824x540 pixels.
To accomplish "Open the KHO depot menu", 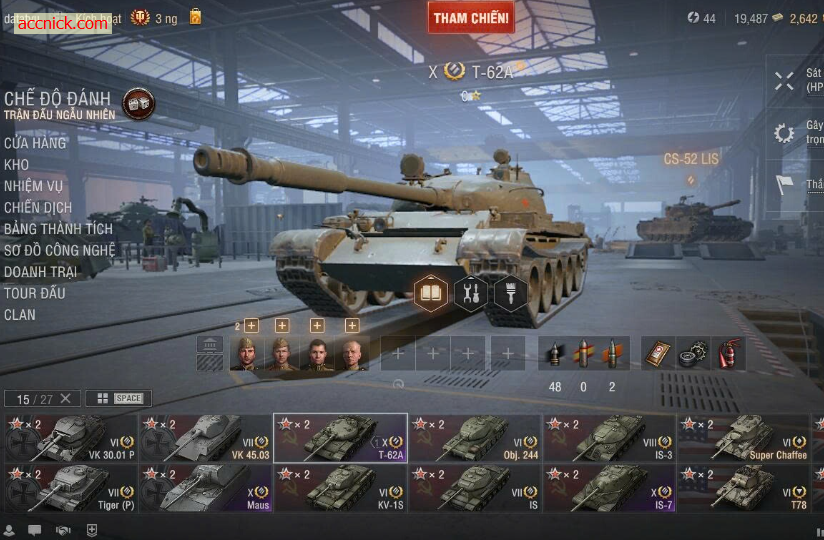I will pyautogui.click(x=16, y=165).
